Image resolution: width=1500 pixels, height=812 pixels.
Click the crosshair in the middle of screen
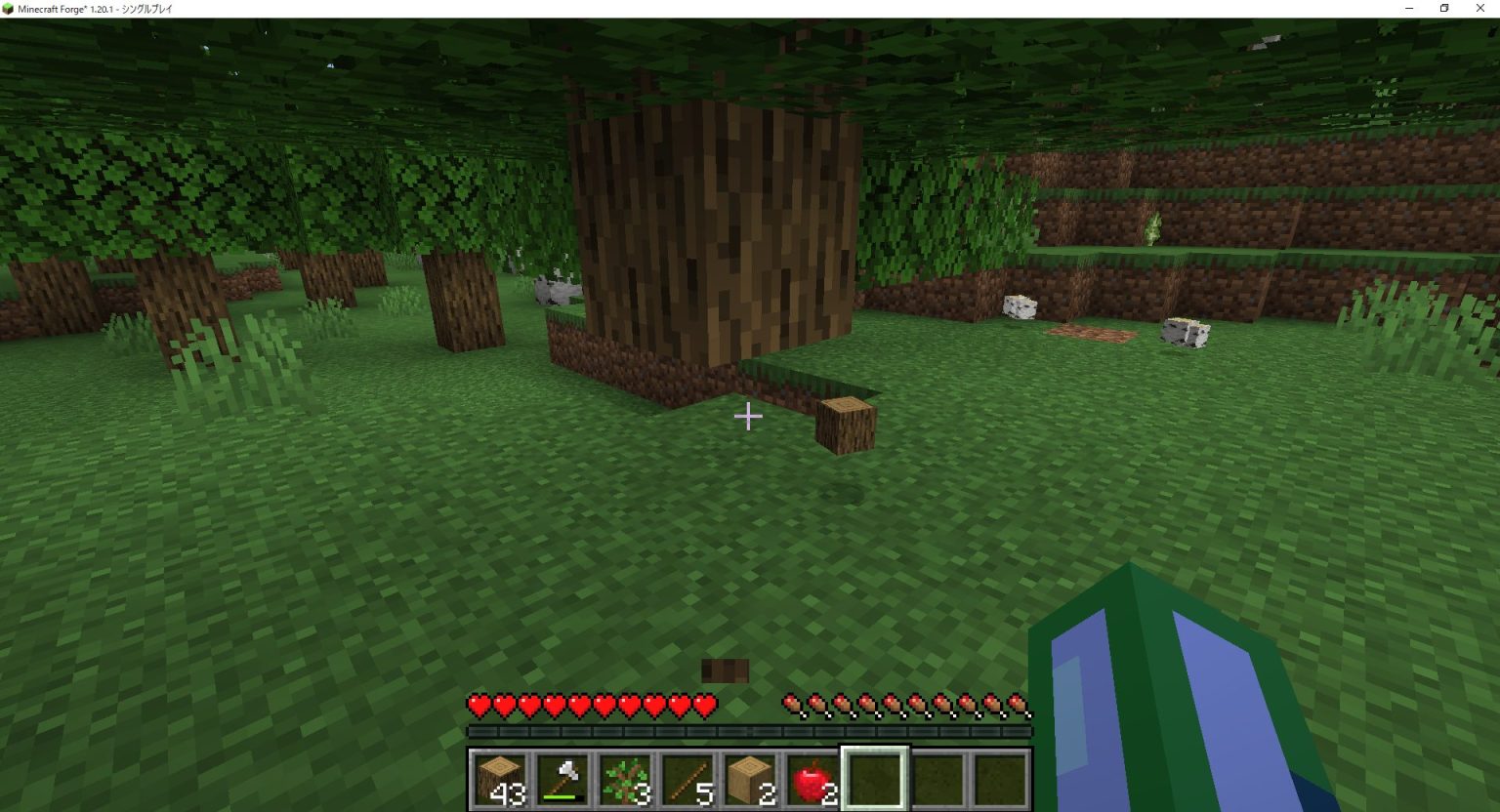749,416
